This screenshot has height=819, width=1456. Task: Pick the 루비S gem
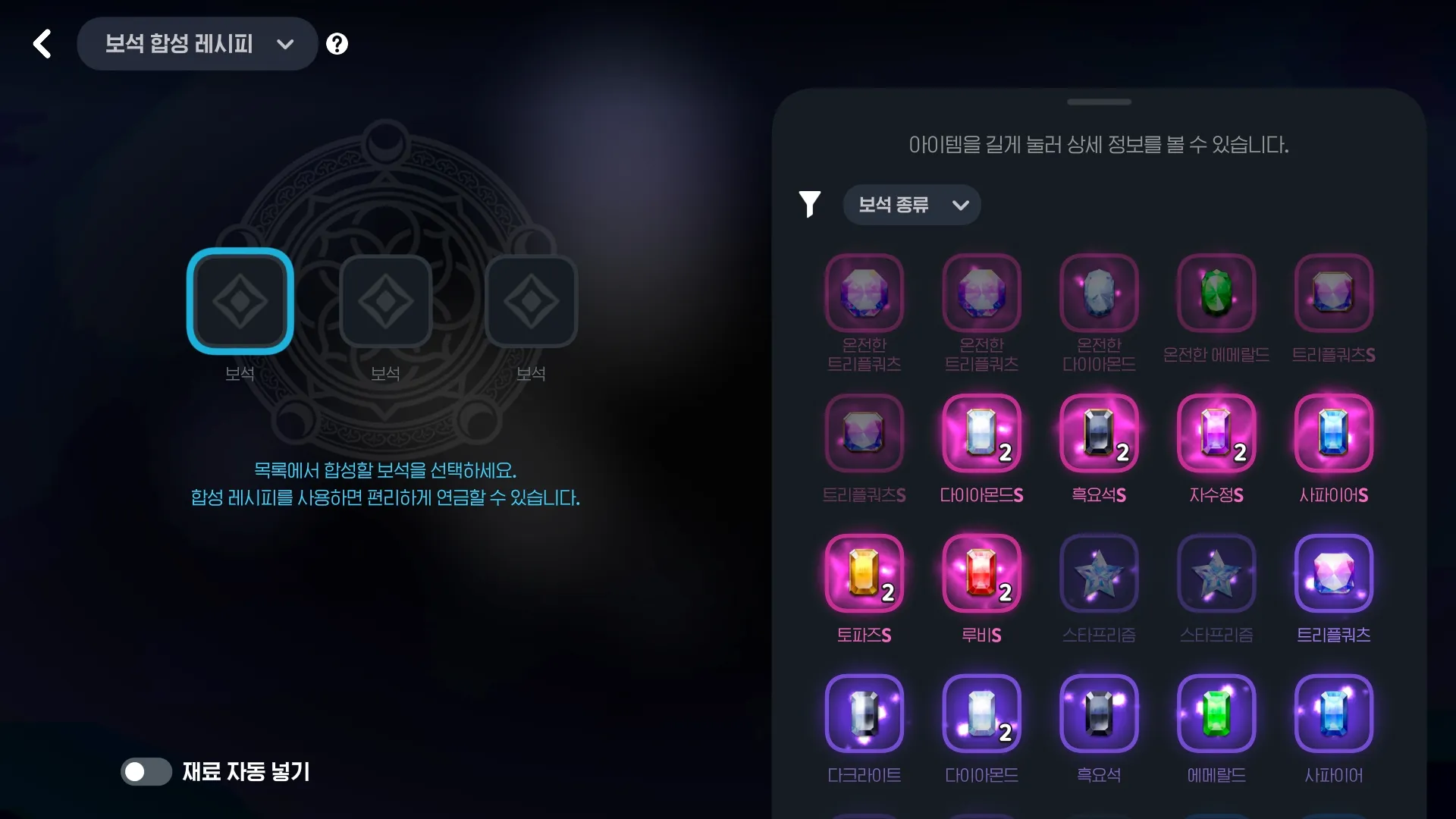(981, 573)
